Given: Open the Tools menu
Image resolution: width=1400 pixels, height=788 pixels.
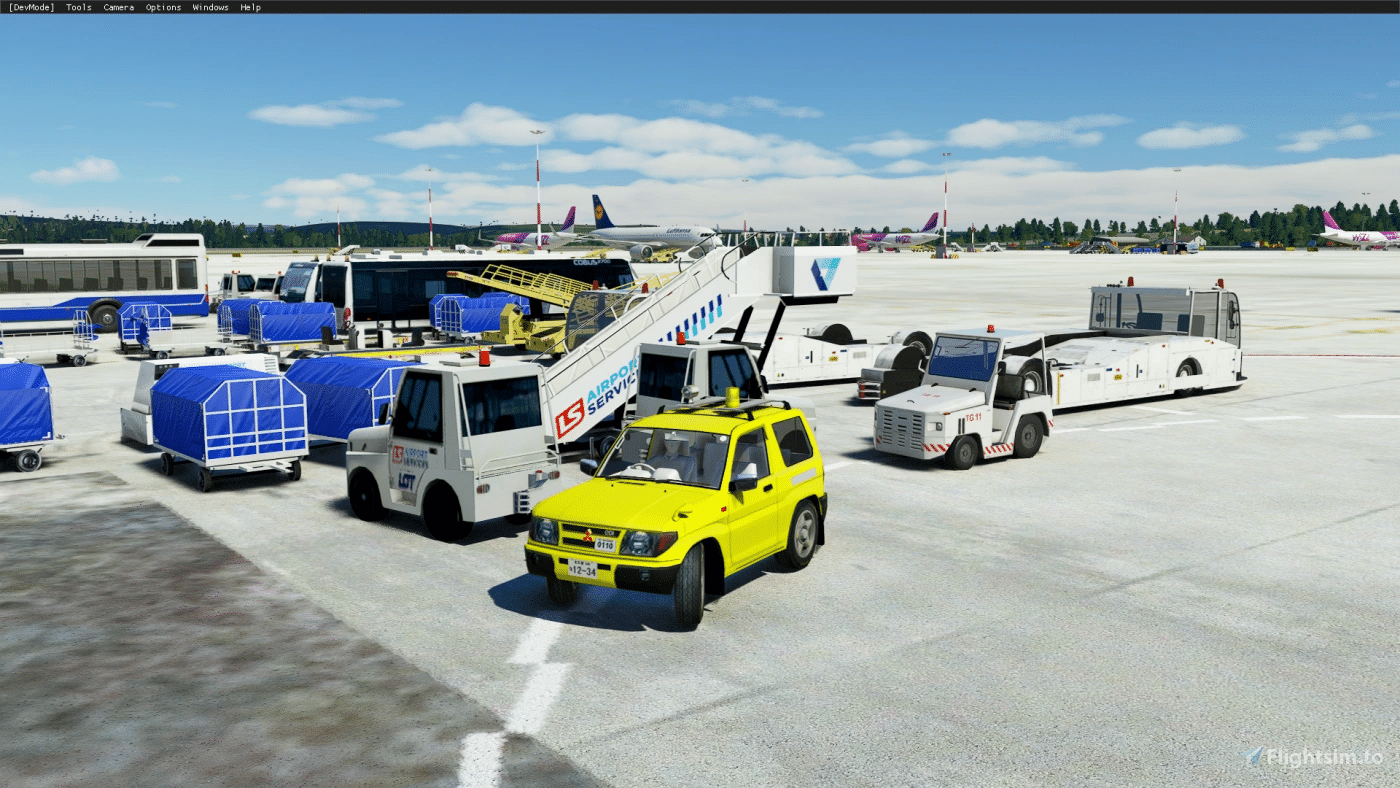Looking at the screenshot, I should click(79, 7).
